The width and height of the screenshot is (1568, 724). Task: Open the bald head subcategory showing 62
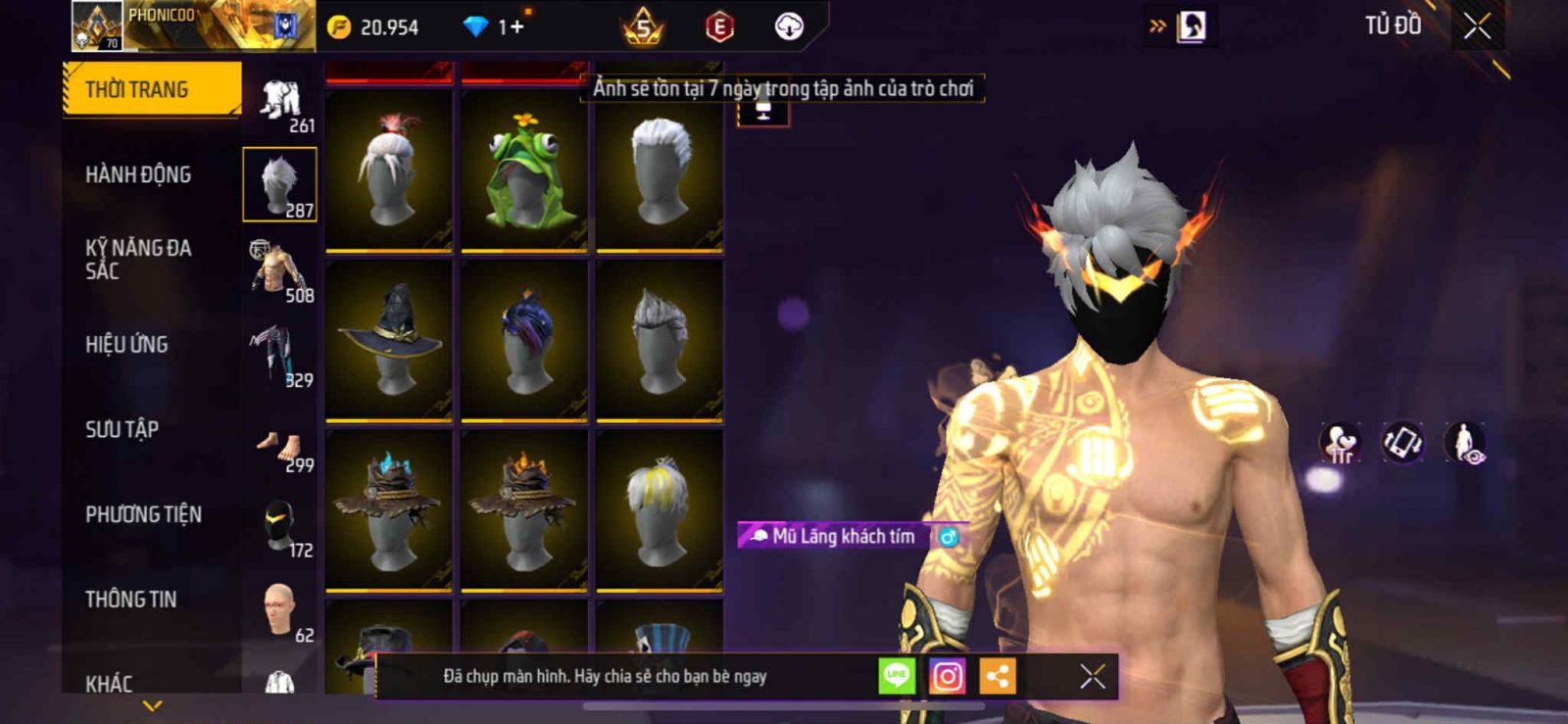[280, 611]
